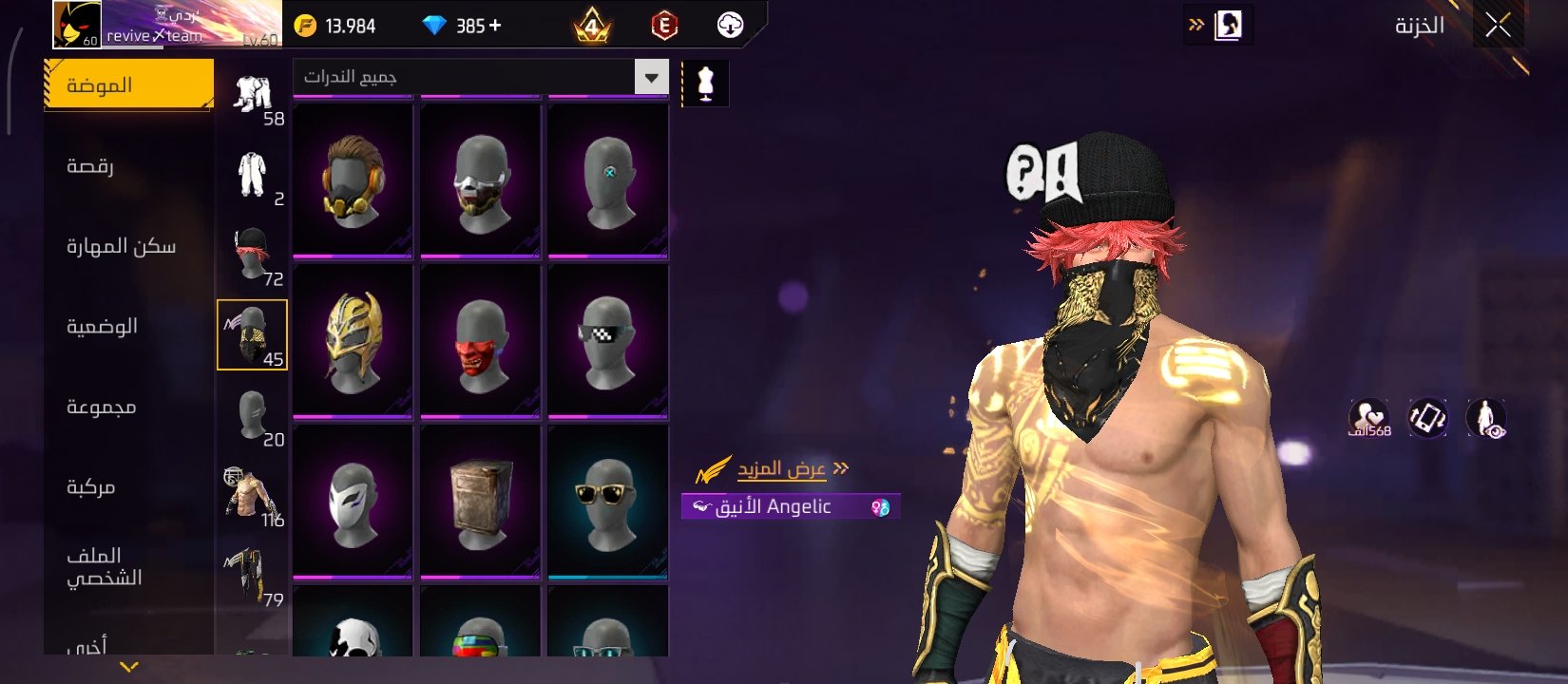Open the سكن المهارة skill skin tab
This screenshot has height=684, width=1568.
click(x=121, y=247)
